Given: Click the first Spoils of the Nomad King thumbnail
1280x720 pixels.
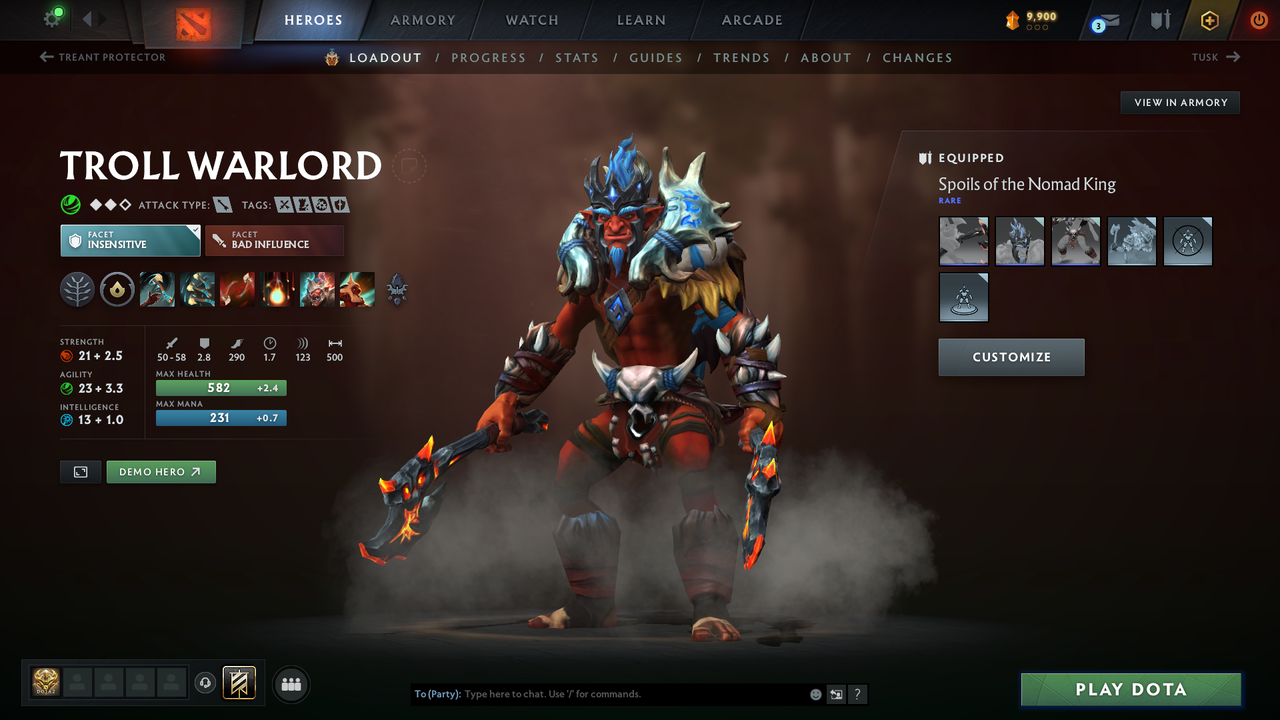Looking at the screenshot, I should 963,241.
